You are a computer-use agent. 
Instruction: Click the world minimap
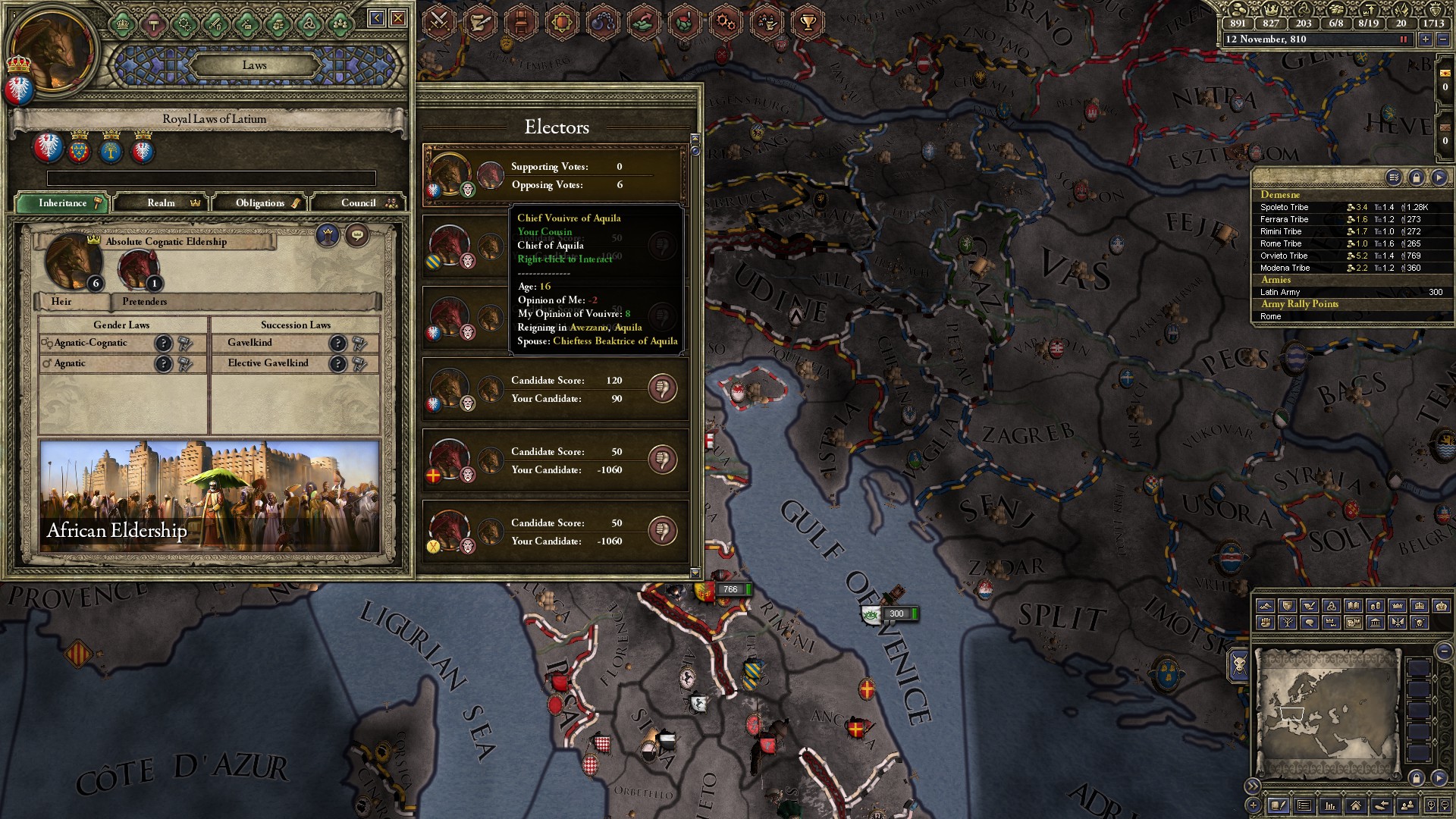coord(1326,713)
